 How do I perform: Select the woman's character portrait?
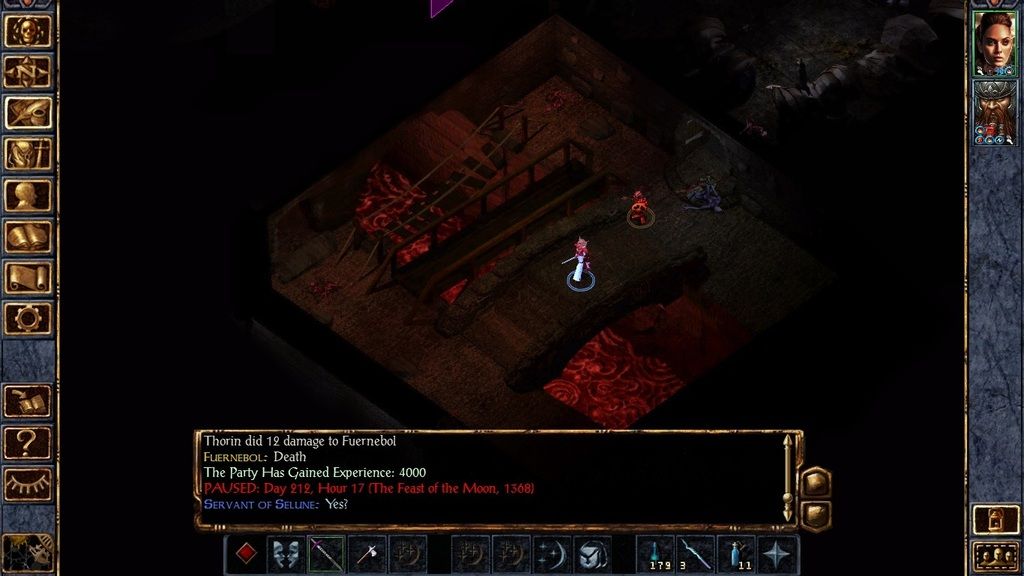click(994, 42)
